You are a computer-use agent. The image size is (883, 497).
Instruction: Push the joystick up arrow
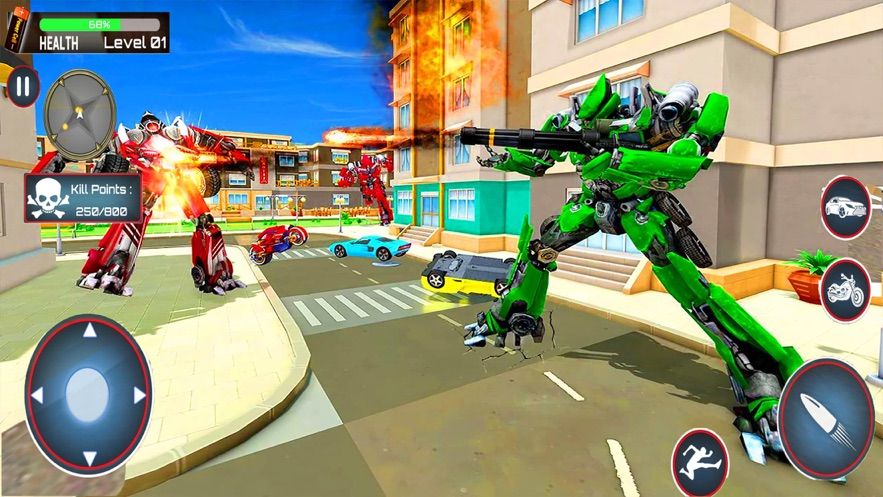89,331
